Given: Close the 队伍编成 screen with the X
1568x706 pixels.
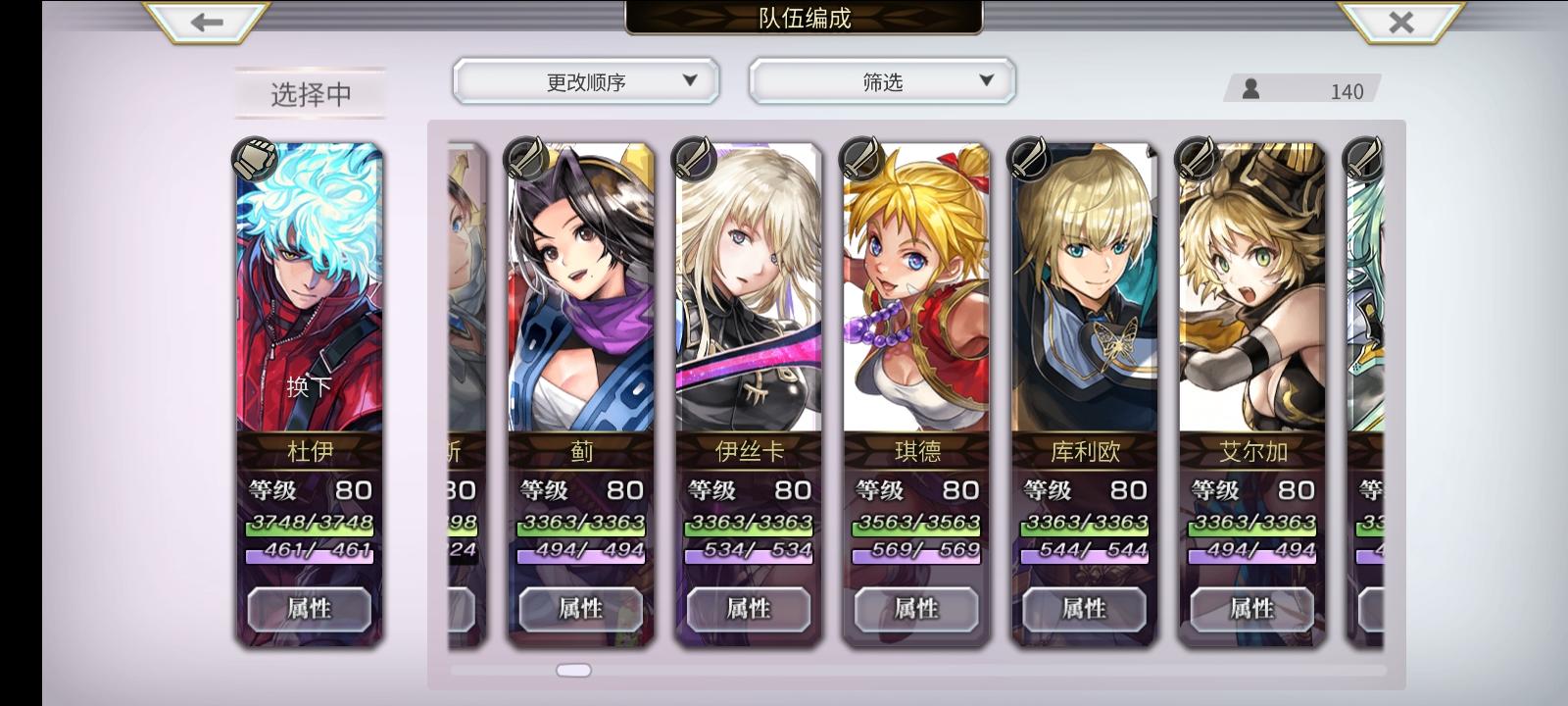Looking at the screenshot, I should tap(1403, 22).
